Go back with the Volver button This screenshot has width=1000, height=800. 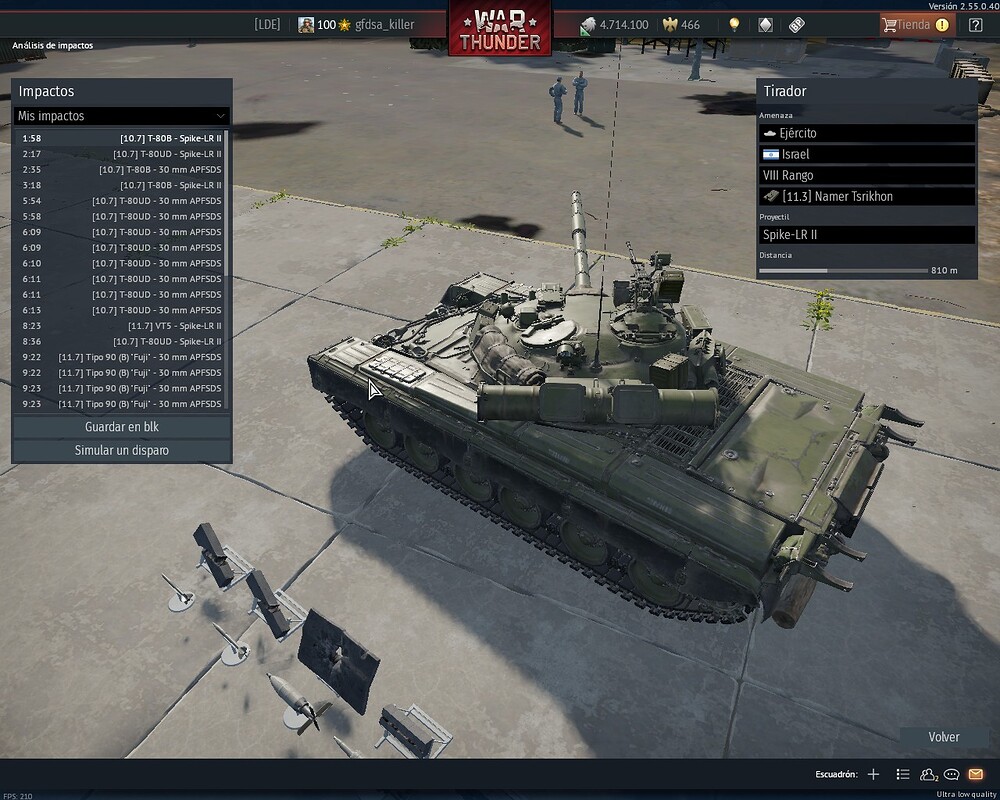tap(943, 737)
